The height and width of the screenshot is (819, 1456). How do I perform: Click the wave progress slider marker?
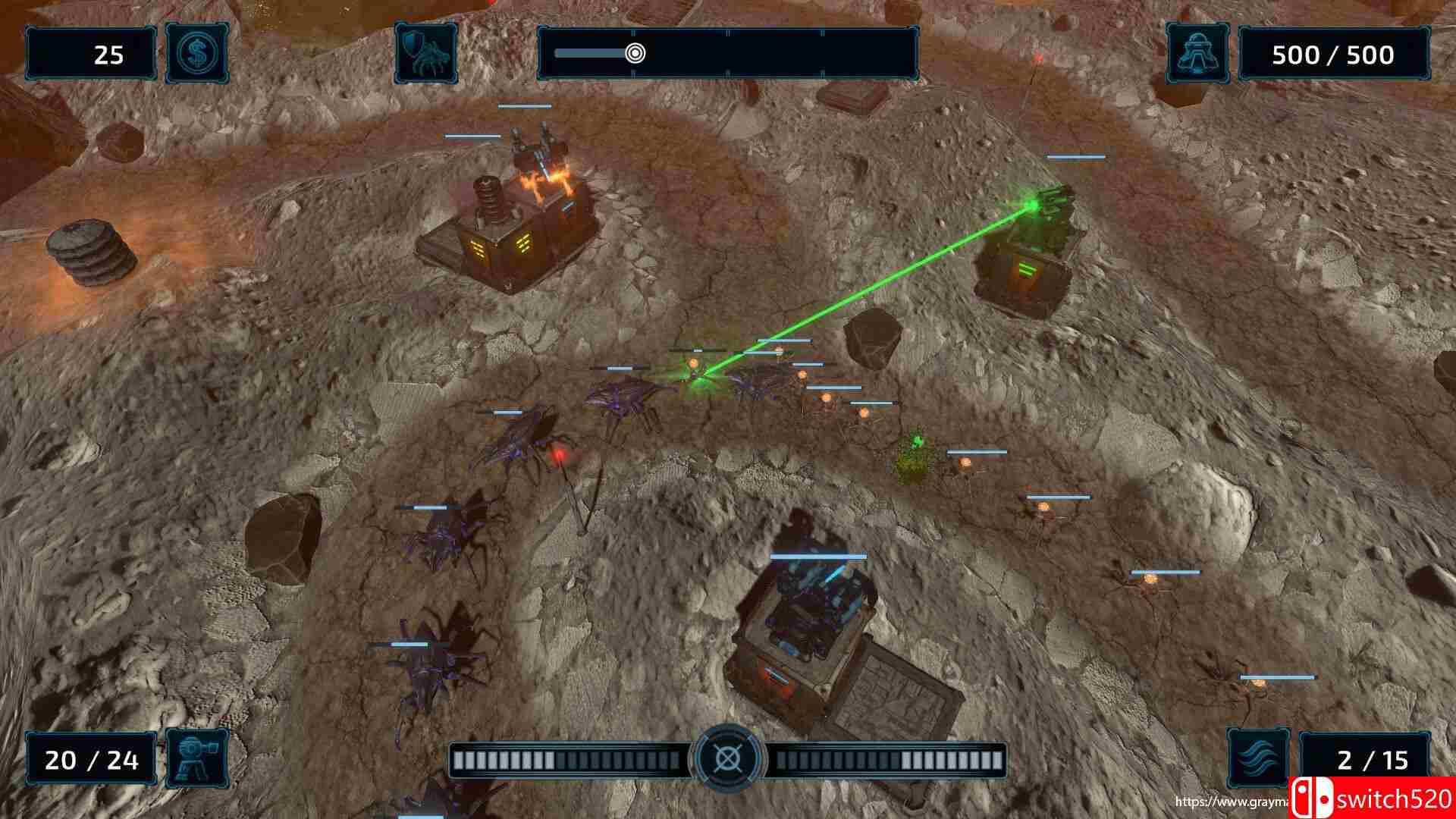click(635, 53)
